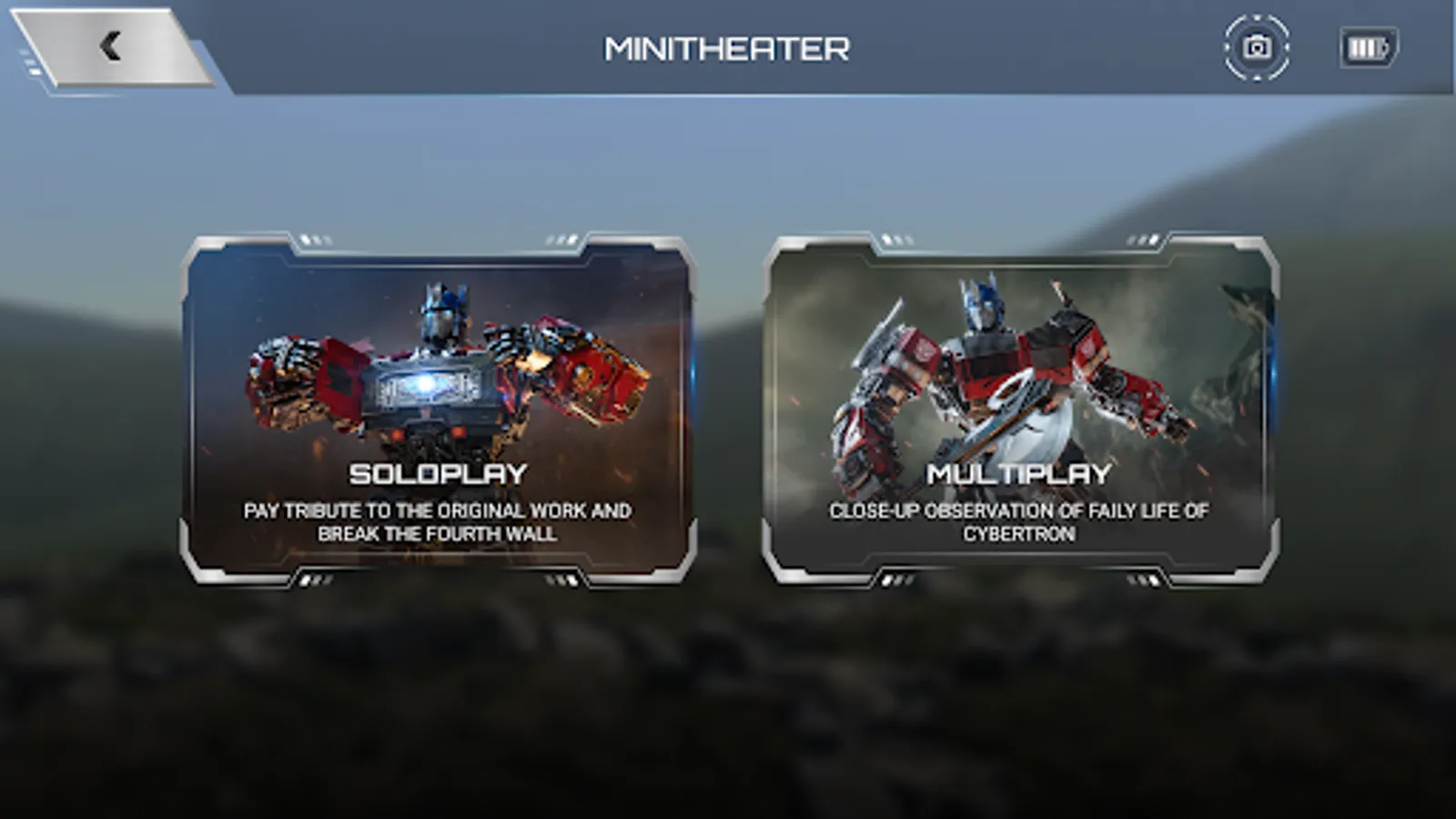Open the camera screenshot icon
The width and height of the screenshot is (1456, 819).
tap(1257, 47)
